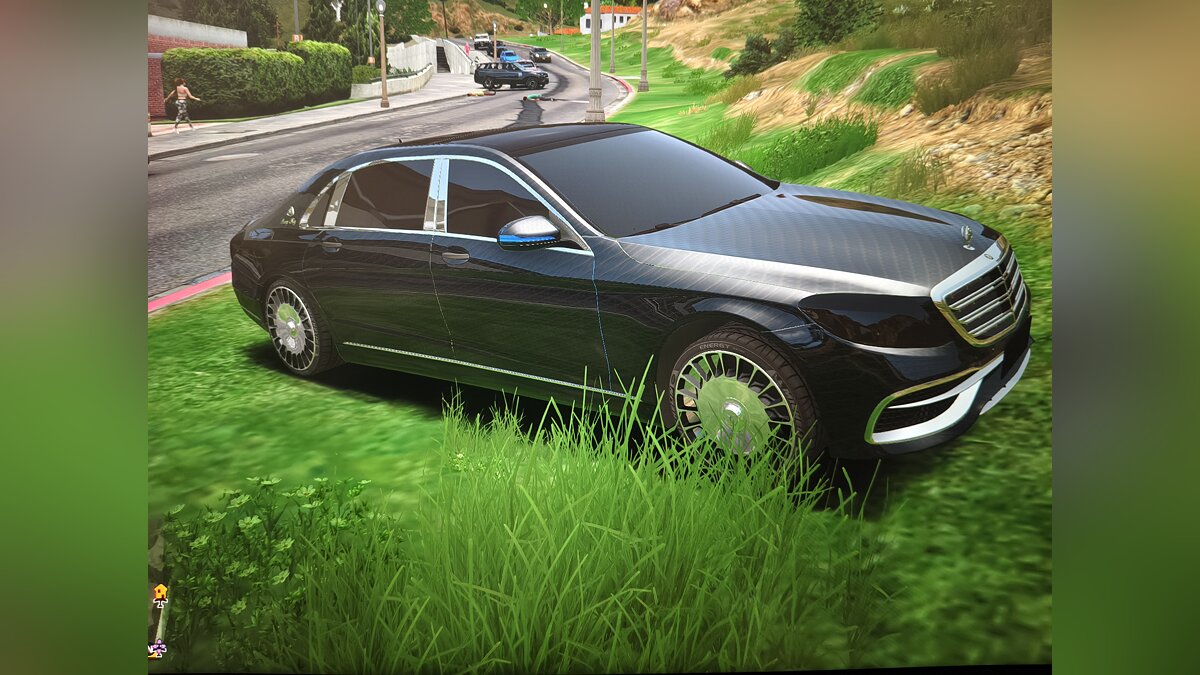Click the yellow house map marker
The image size is (1200, 675).
[x=160, y=593]
